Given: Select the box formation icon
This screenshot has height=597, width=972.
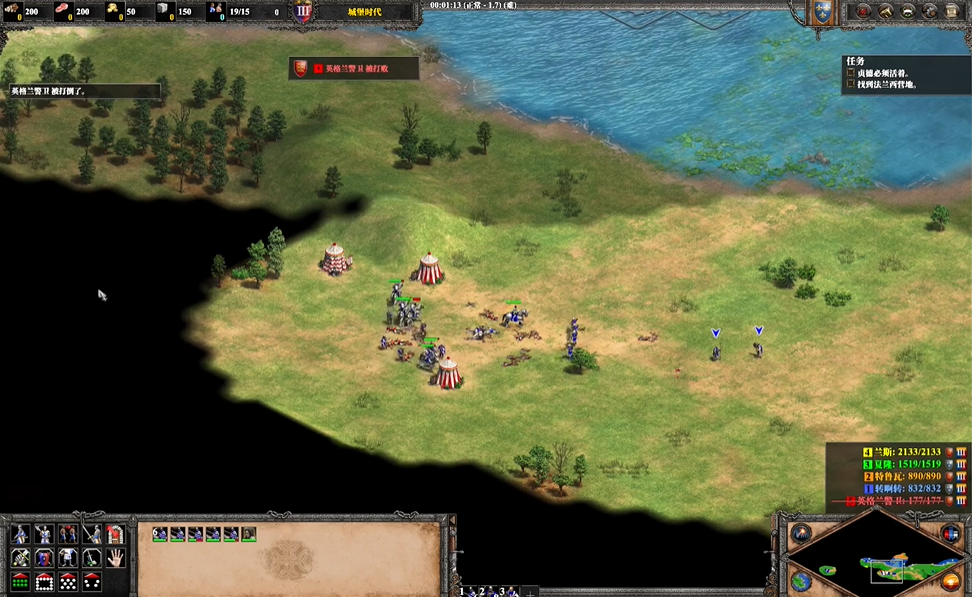Looking at the screenshot, I should click(x=44, y=581).
